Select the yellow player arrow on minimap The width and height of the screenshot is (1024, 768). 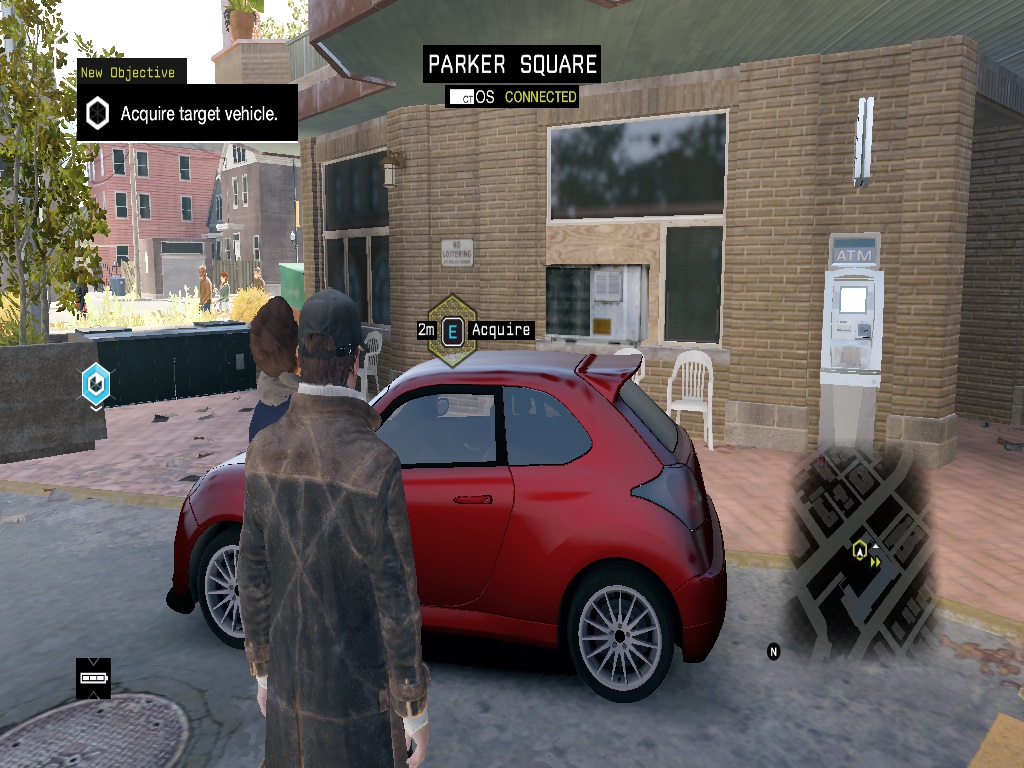pos(858,549)
